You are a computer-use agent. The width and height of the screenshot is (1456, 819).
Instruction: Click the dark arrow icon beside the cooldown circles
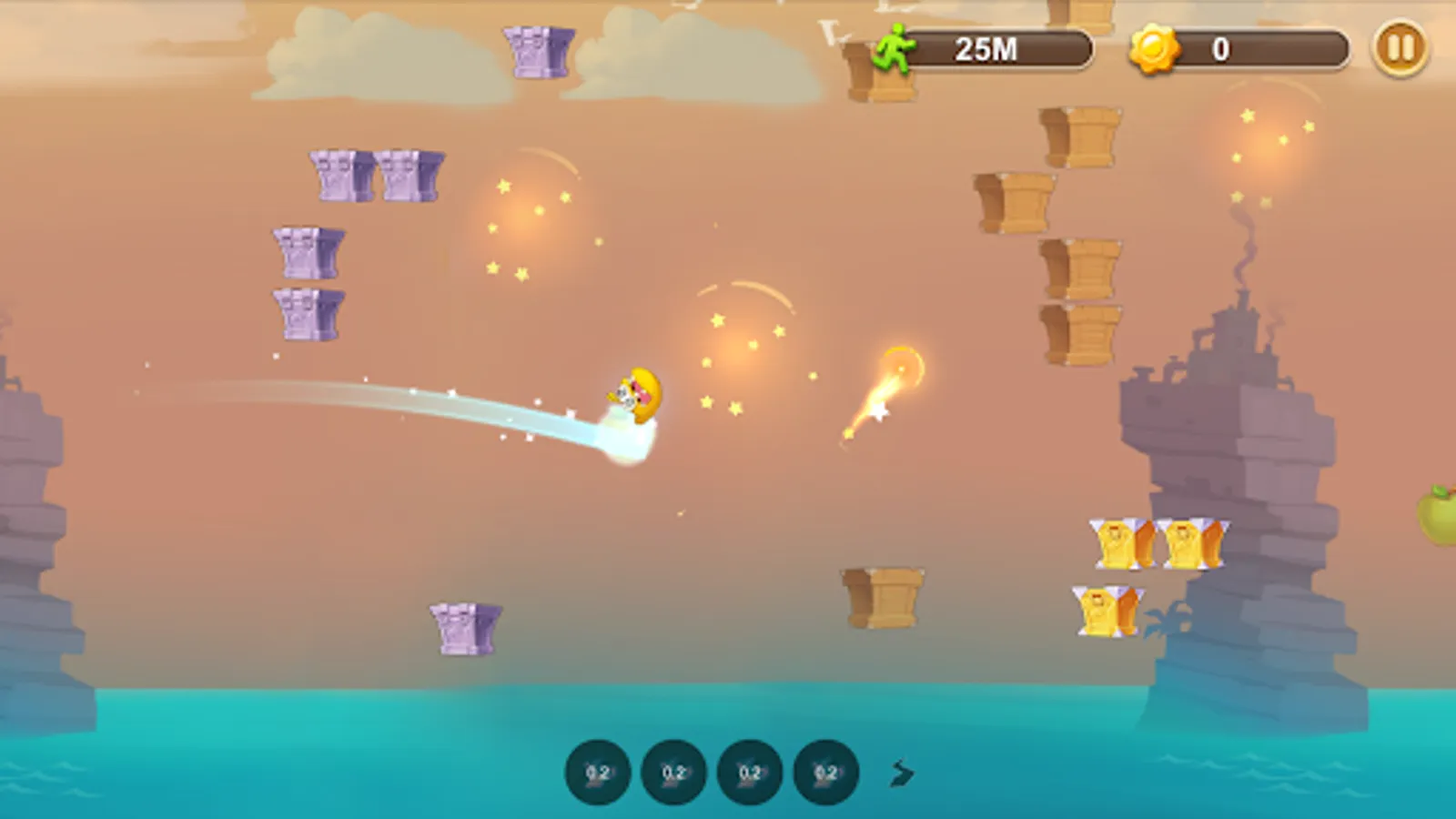[901, 773]
